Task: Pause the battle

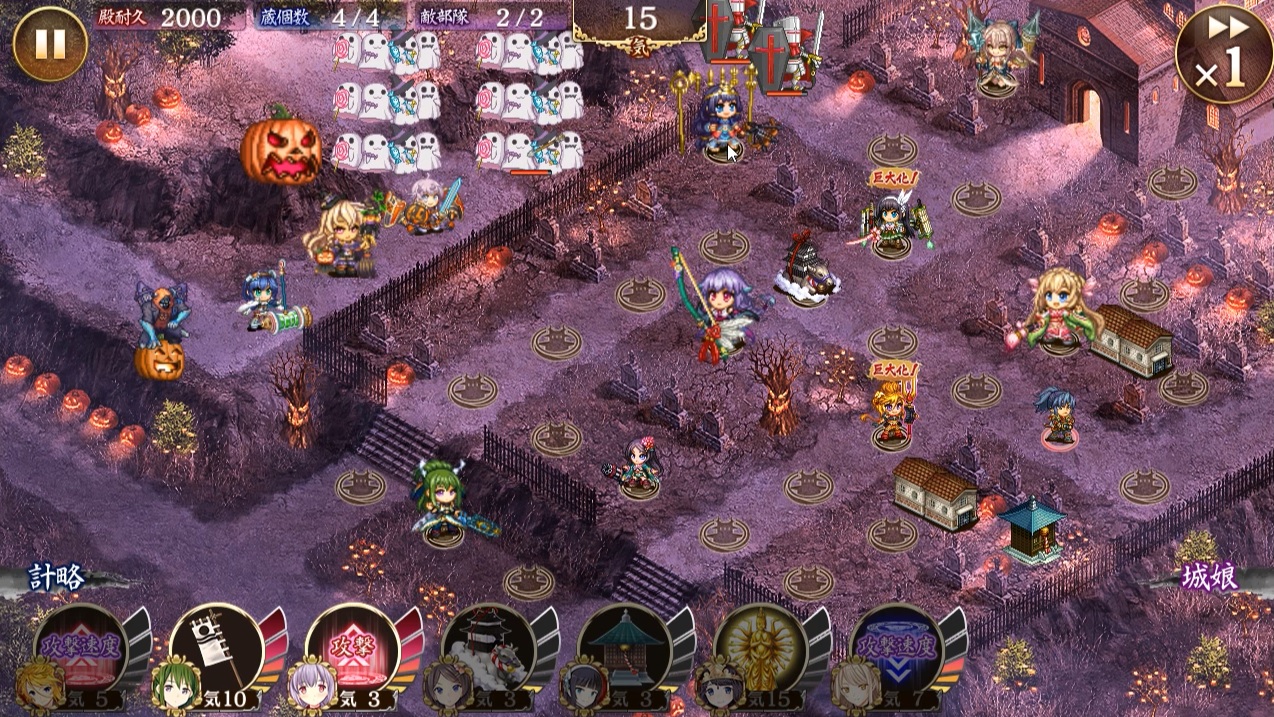Action: pos(49,44)
